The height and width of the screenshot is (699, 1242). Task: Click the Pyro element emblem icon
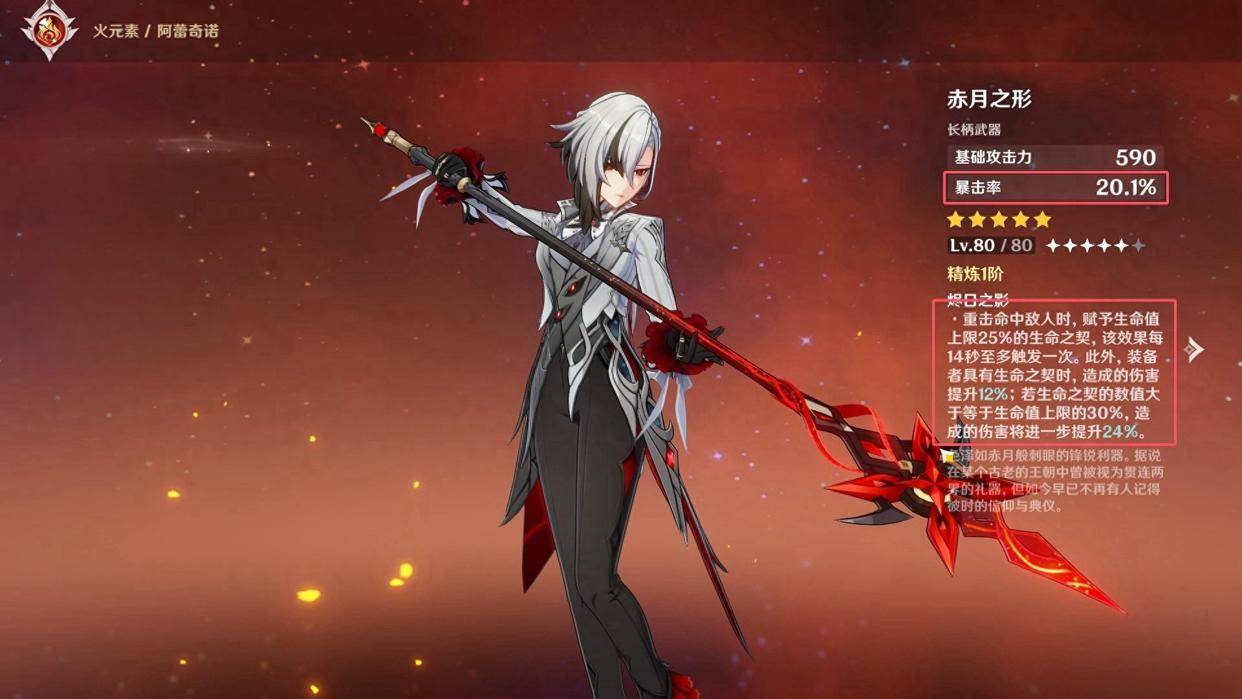49,31
